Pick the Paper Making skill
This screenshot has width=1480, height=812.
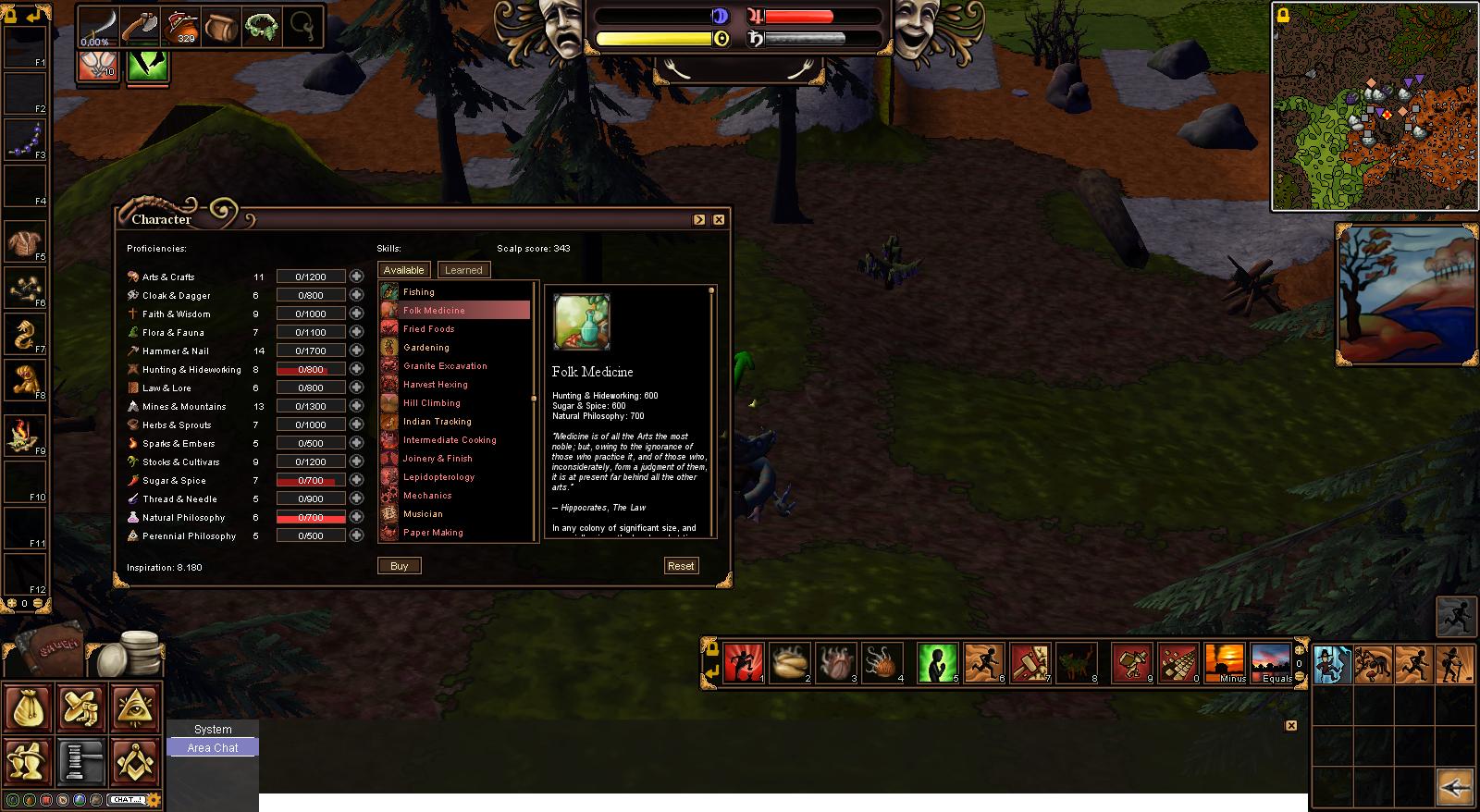point(433,533)
